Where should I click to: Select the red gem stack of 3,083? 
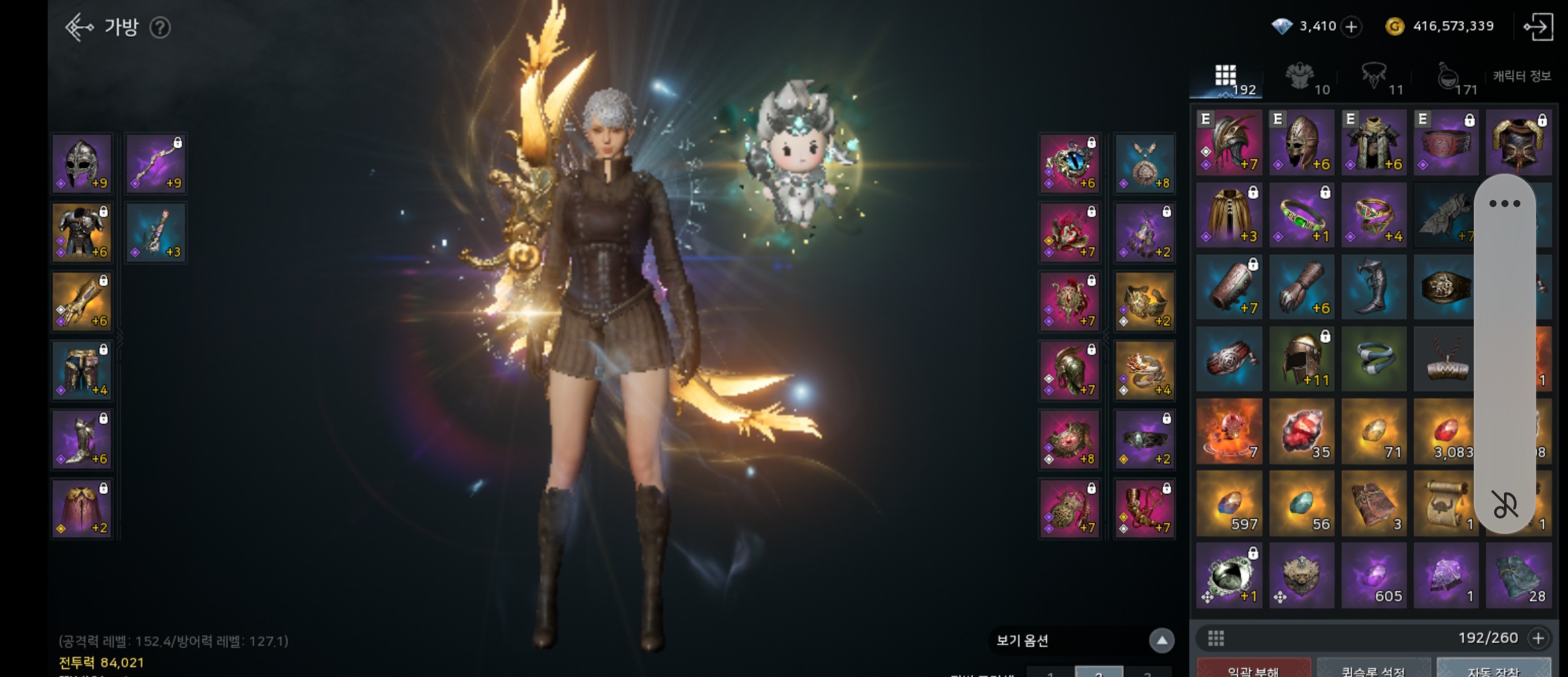click(x=1445, y=431)
